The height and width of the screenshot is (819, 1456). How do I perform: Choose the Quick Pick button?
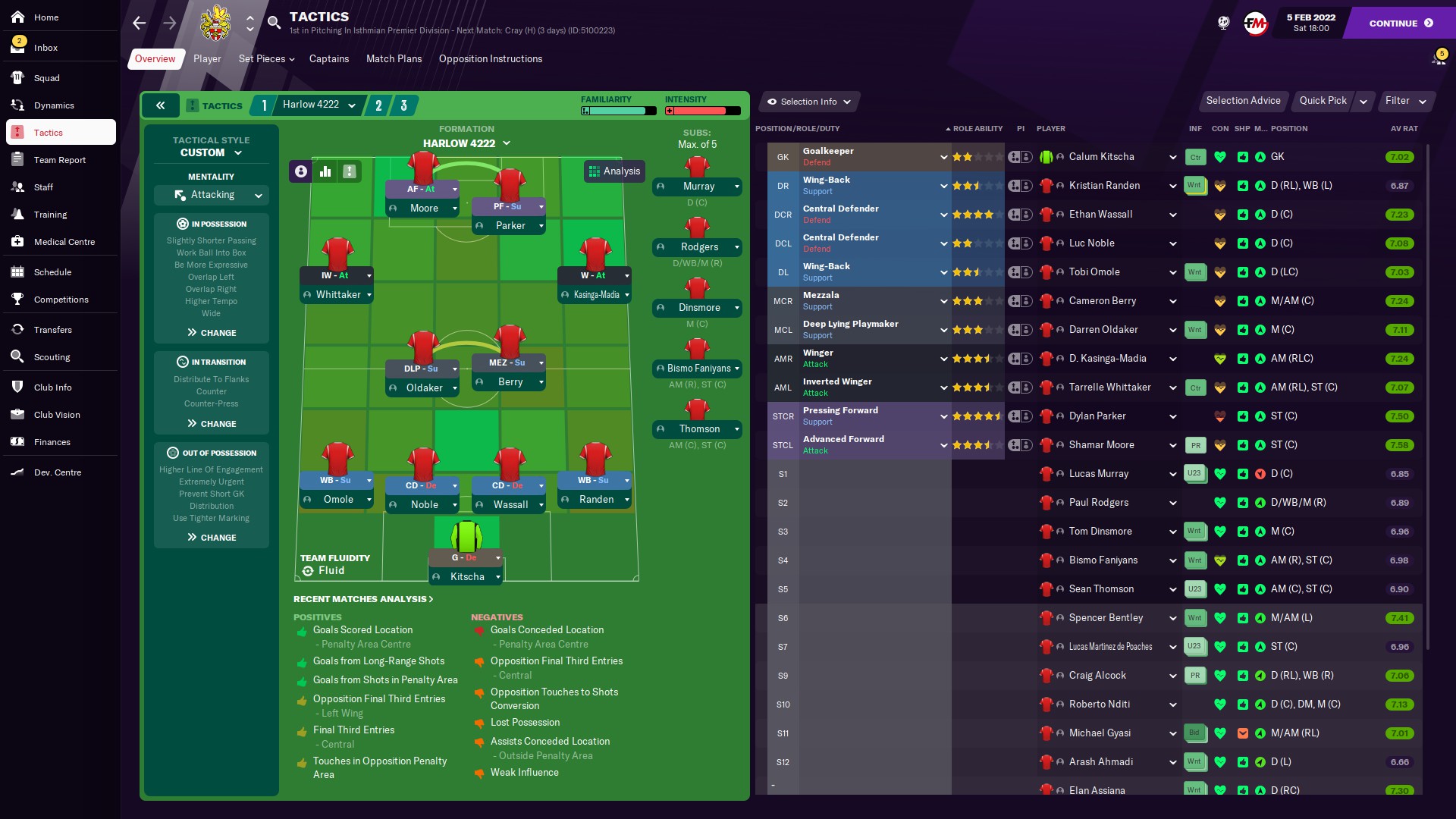tap(1323, 101)
